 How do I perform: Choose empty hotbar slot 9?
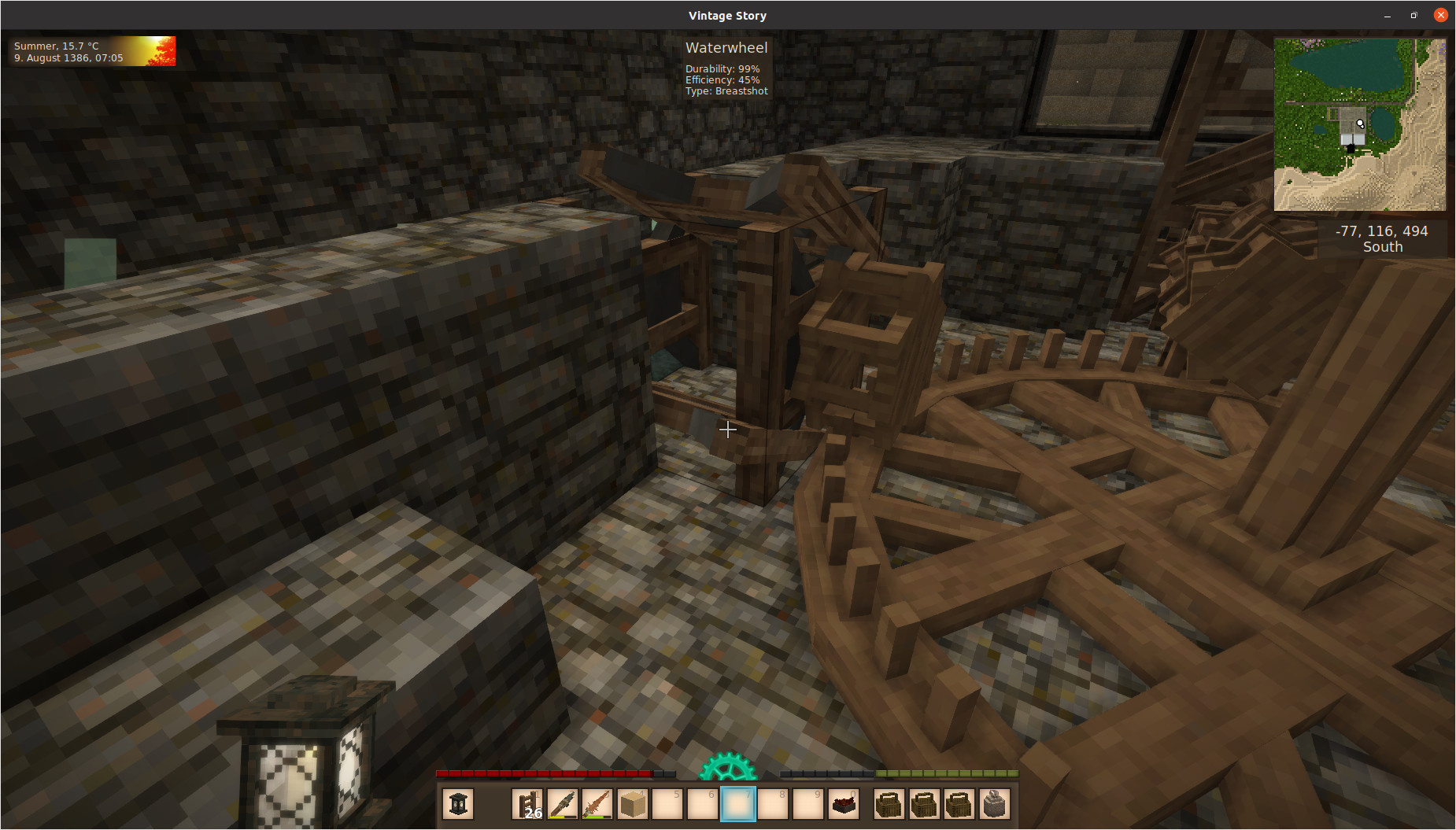[x=808, y=804]
